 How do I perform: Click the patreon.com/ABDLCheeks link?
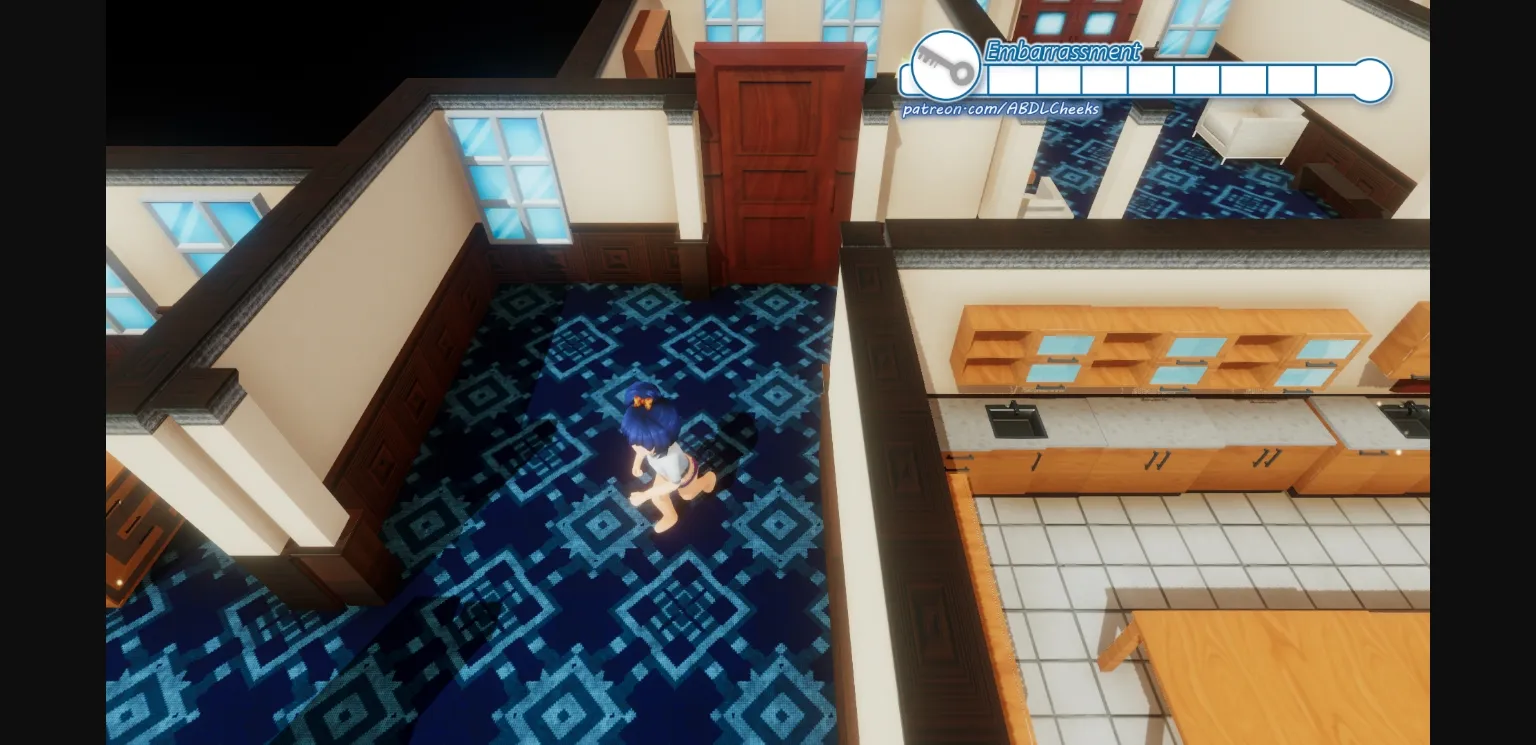(1002, 108)
